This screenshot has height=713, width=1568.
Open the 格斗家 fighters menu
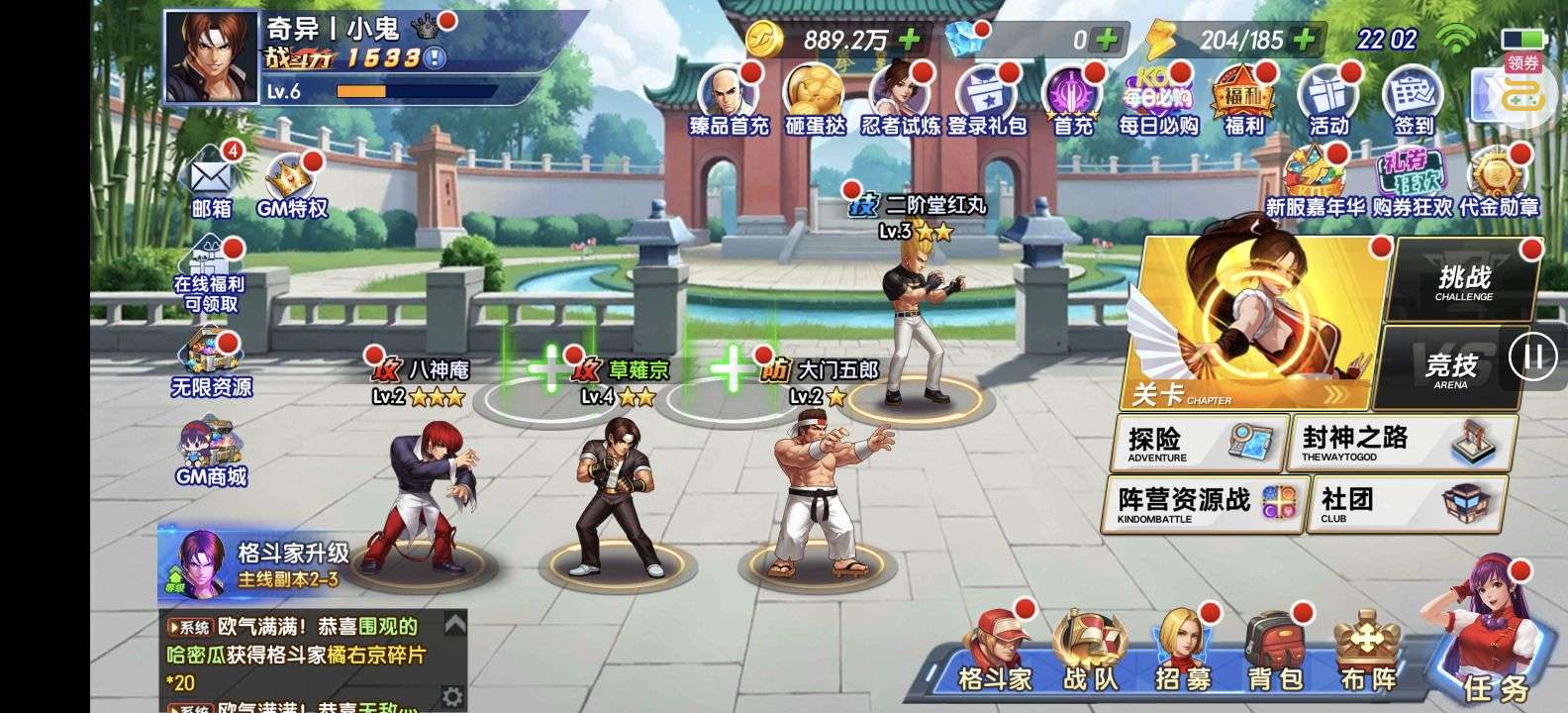pyautogui.click(x=996, y=655)
